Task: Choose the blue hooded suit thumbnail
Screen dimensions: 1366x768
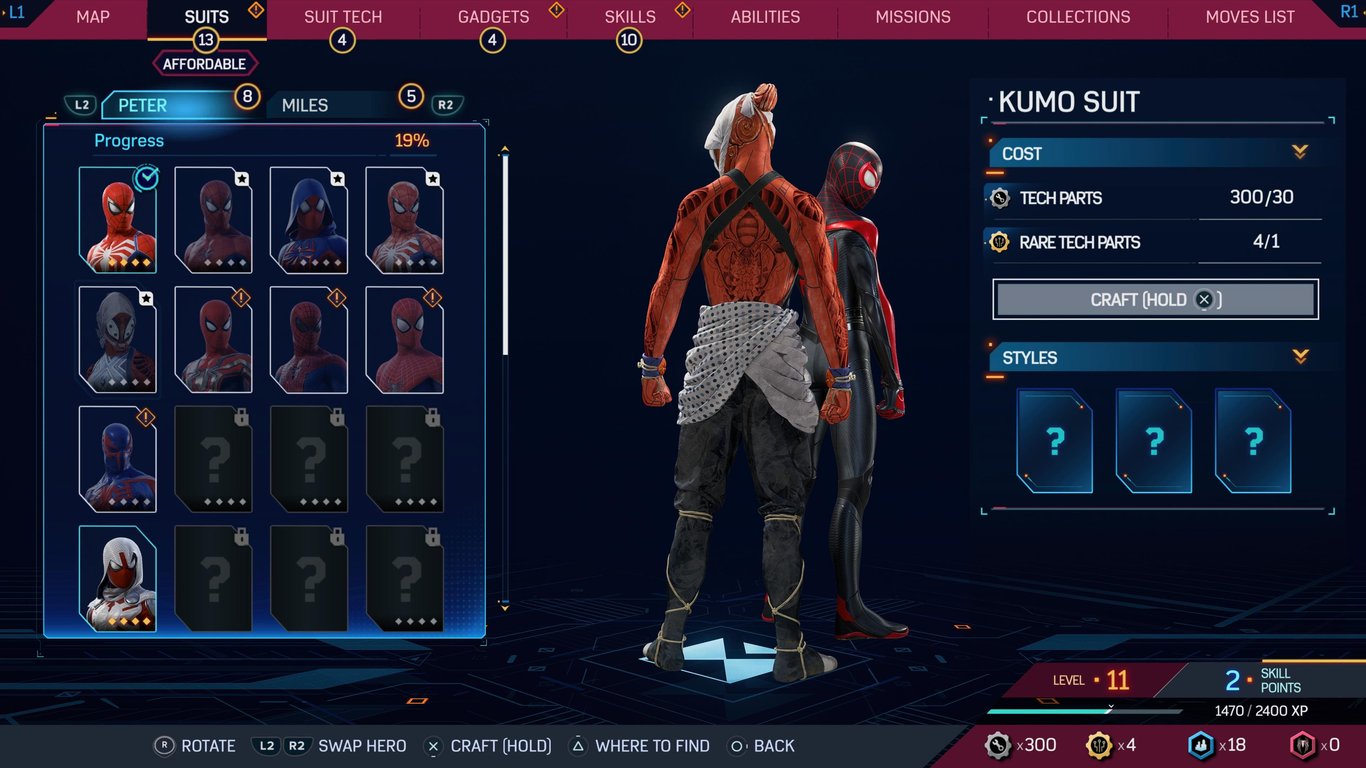Action: click(309, 220)
